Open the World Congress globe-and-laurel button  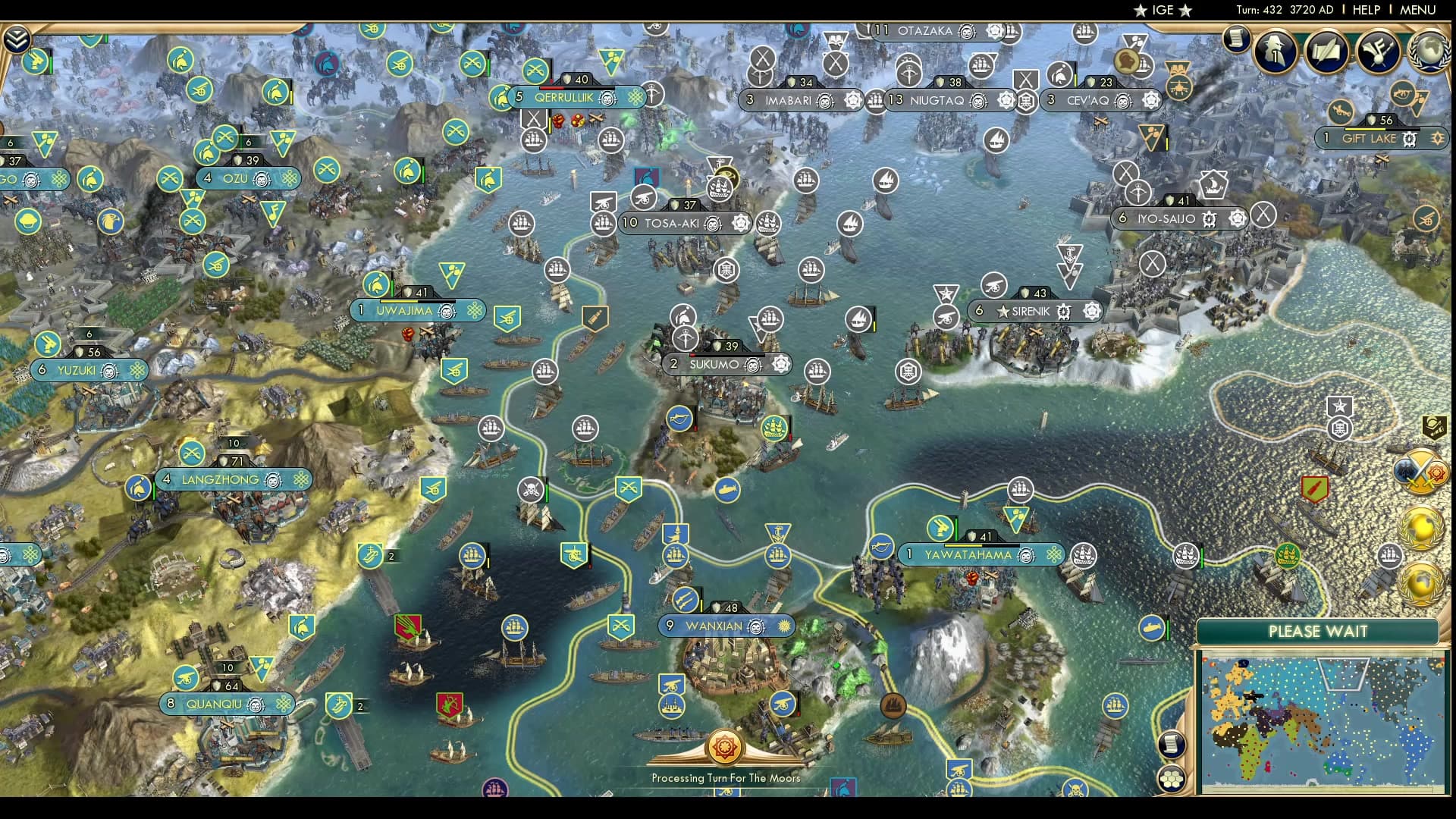[x=1428, y=52]
